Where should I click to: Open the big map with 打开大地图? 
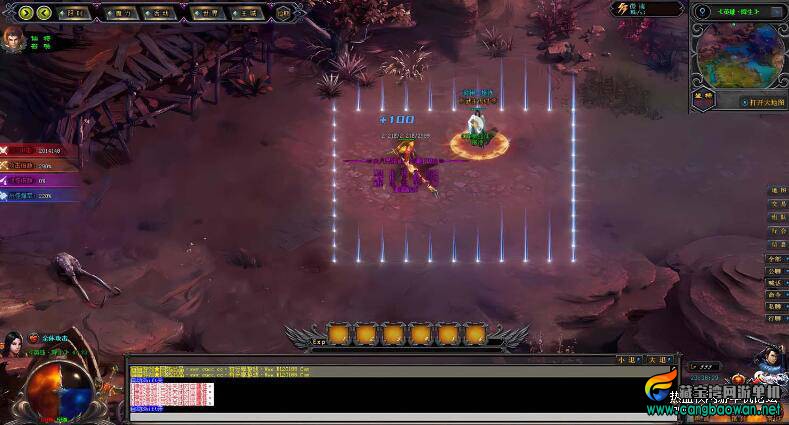pyautogui.click(x=763, y=102)
